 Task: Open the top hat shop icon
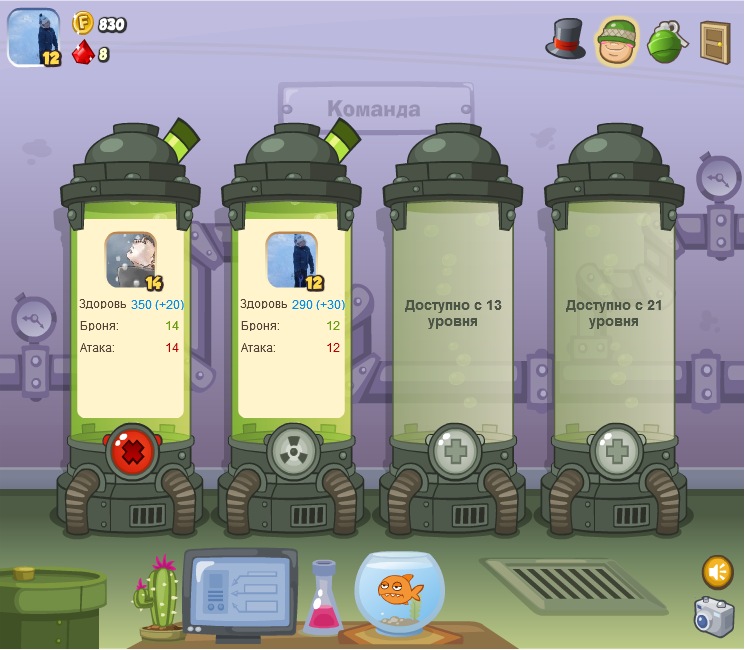pyautogui.click(x=565, y=39)
